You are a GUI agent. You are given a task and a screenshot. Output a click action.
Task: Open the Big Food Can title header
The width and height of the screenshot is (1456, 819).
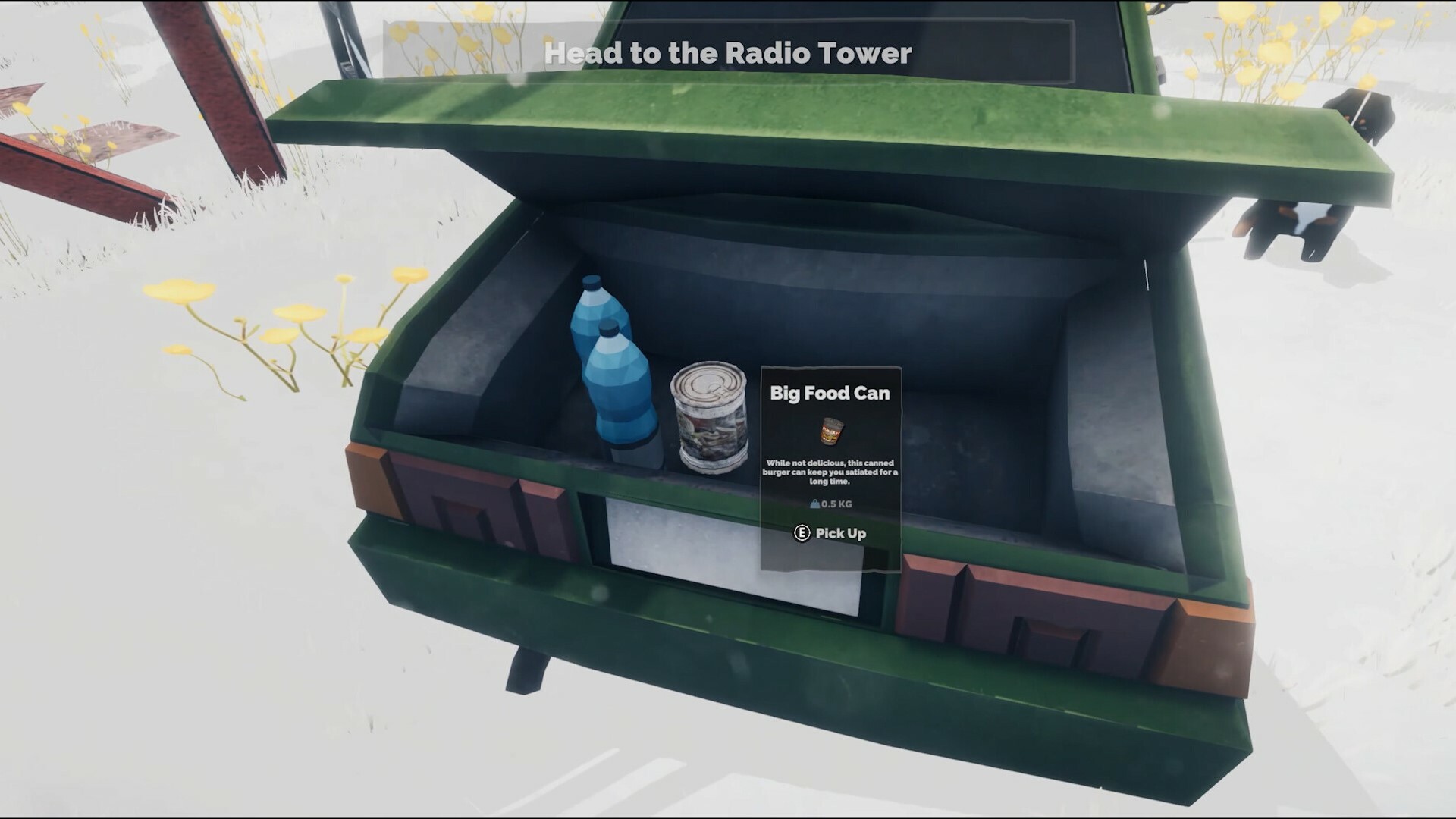click(x=829, y=394)
